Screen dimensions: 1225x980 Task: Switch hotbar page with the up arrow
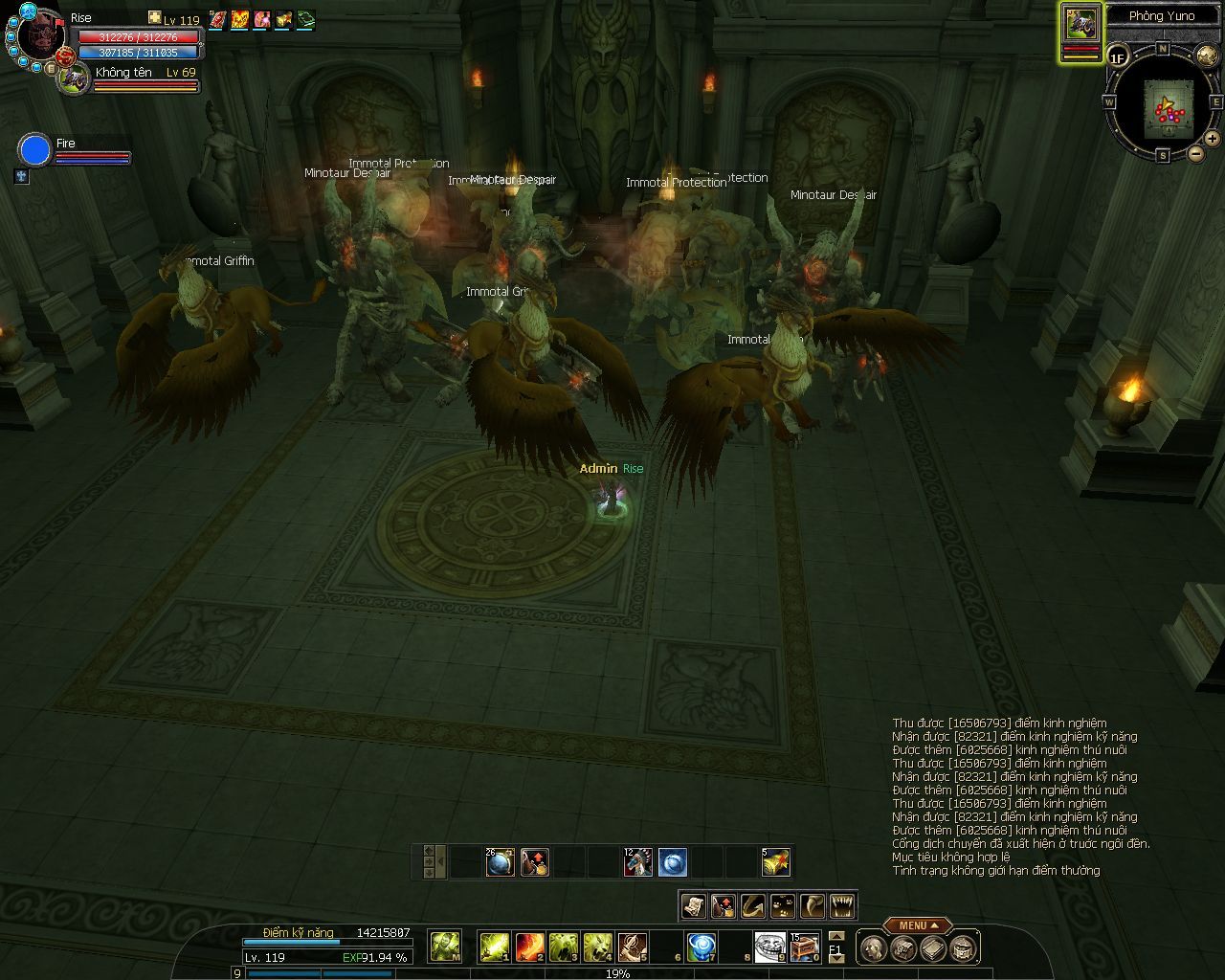836,937
